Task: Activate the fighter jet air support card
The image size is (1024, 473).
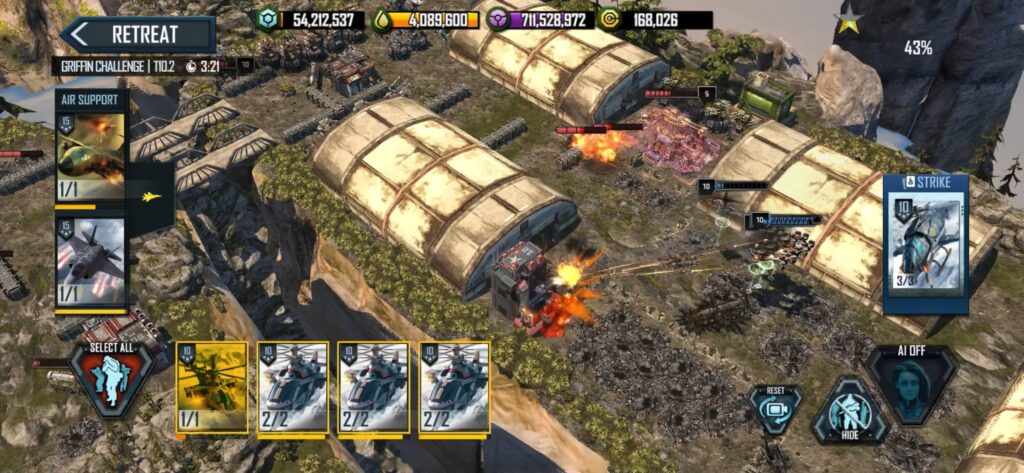Action: [91, 262]
